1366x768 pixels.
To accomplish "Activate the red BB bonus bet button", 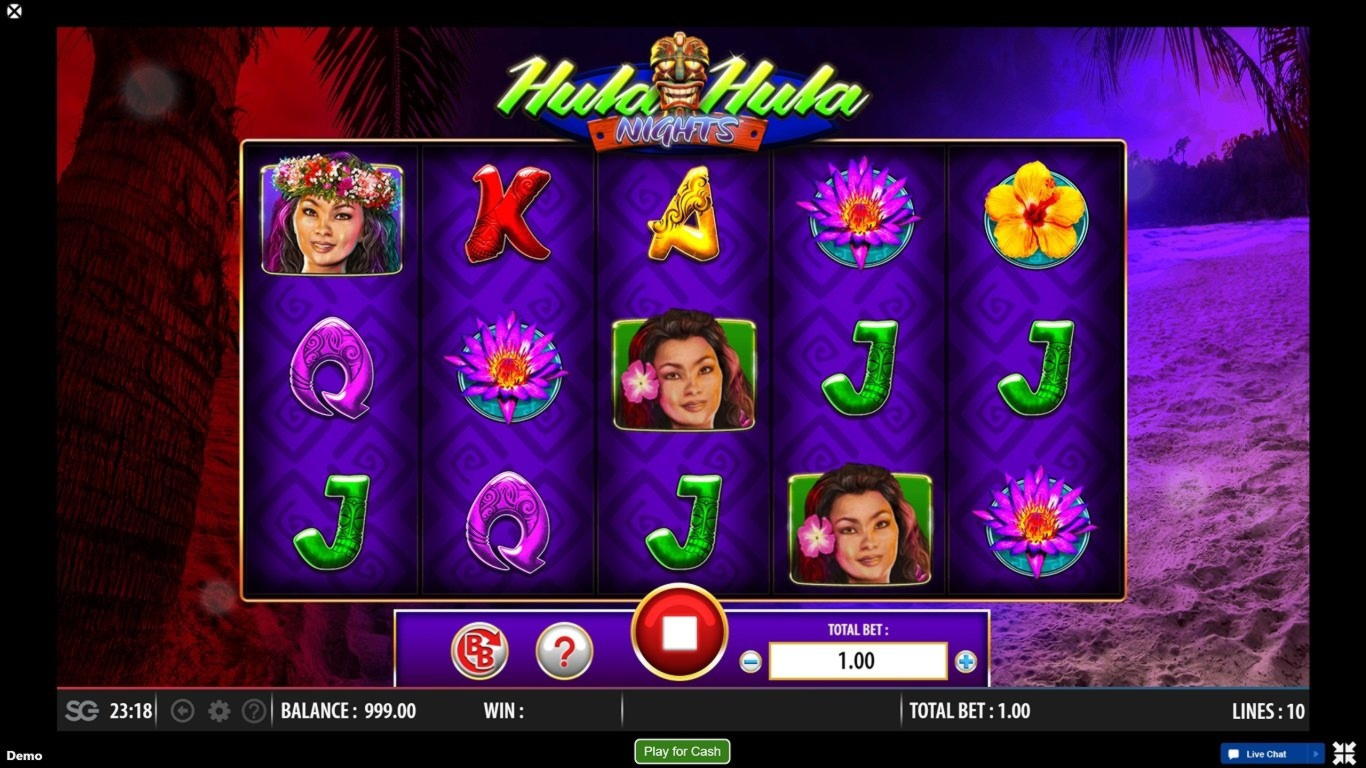I will pyautogui.click(x=480, y=651).
